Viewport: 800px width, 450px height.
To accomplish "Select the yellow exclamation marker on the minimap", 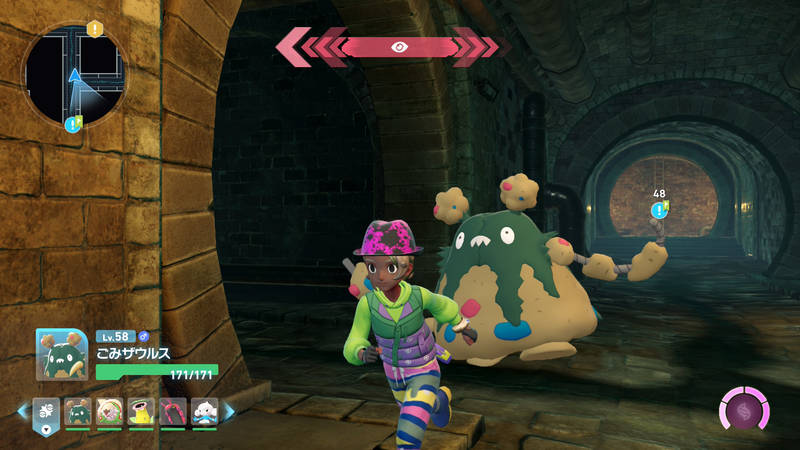I will pyautogui.click(x=95, y=28).
